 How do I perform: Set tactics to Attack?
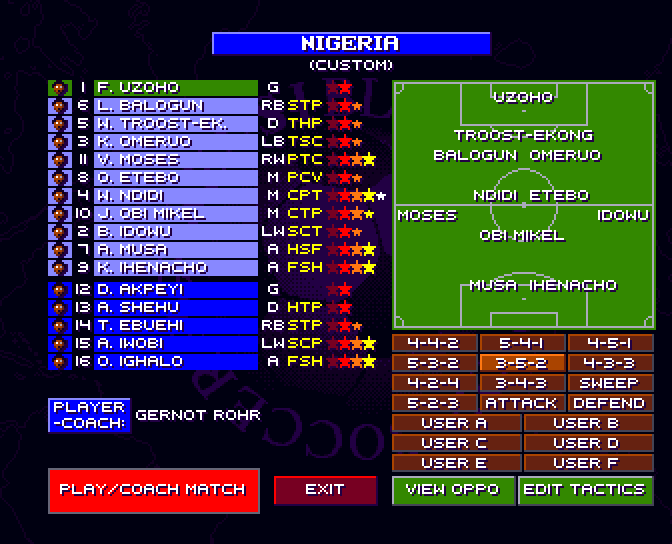pyautogui.click(x=522, y=403)
